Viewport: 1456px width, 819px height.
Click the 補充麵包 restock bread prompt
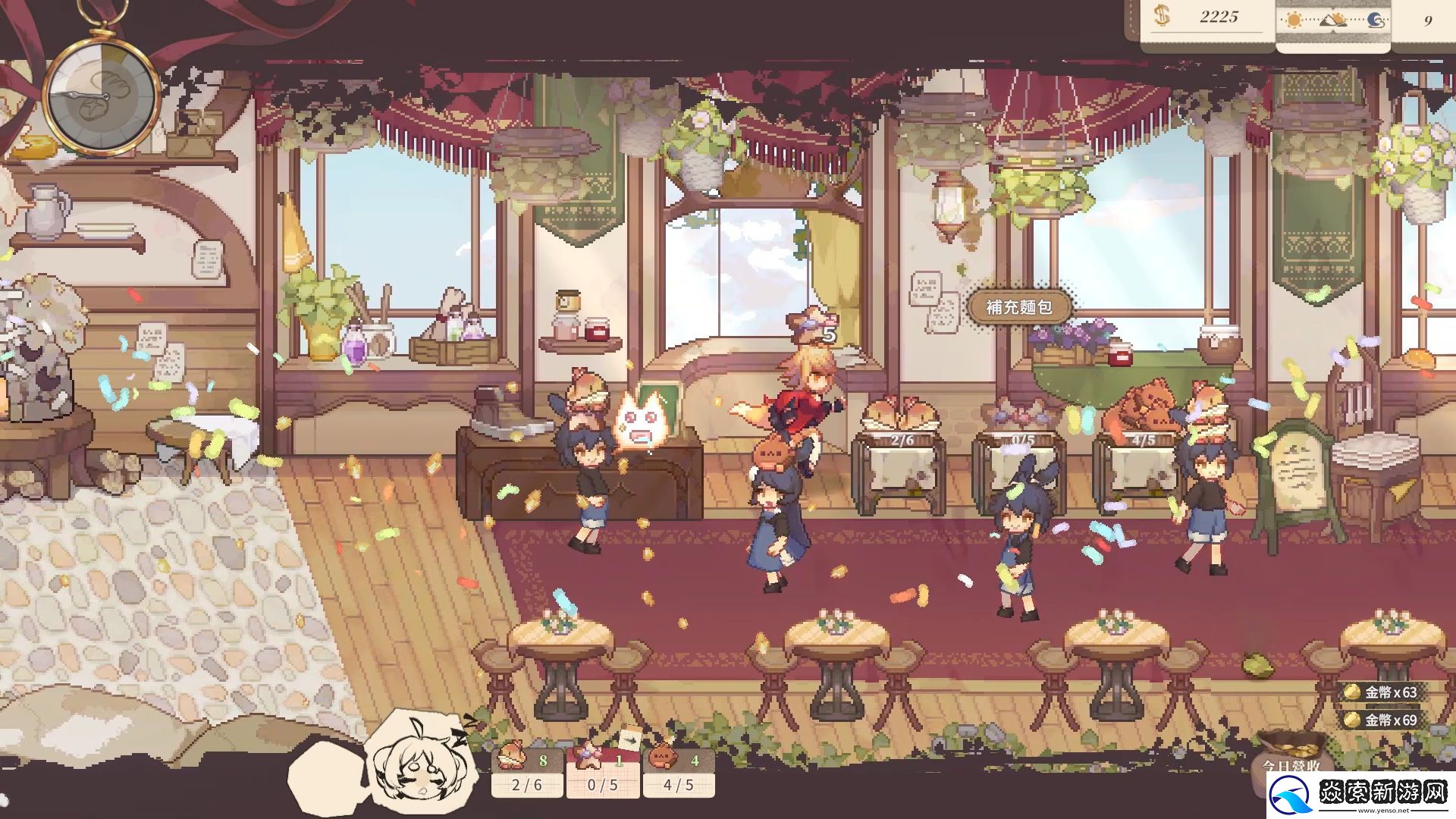click(1019, 307)
